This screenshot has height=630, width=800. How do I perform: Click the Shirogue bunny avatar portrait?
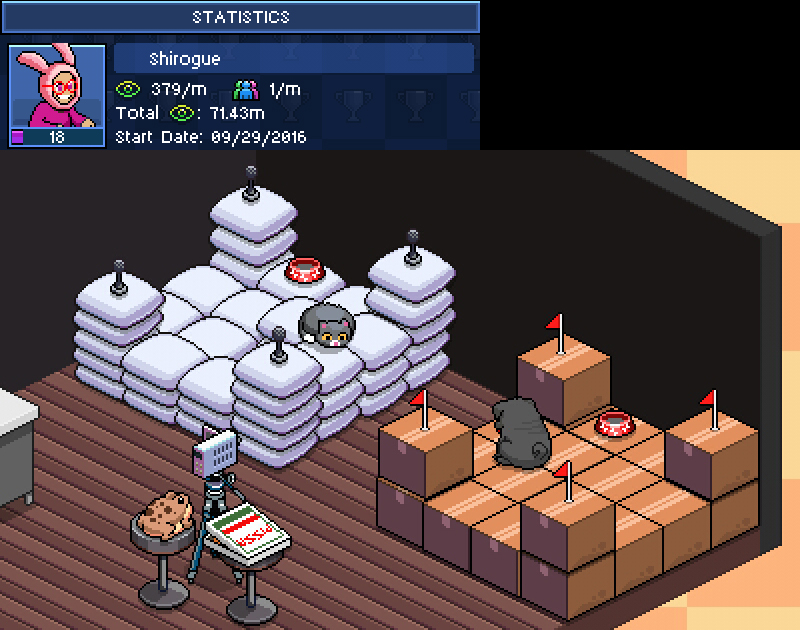click(x=57, y=89)
